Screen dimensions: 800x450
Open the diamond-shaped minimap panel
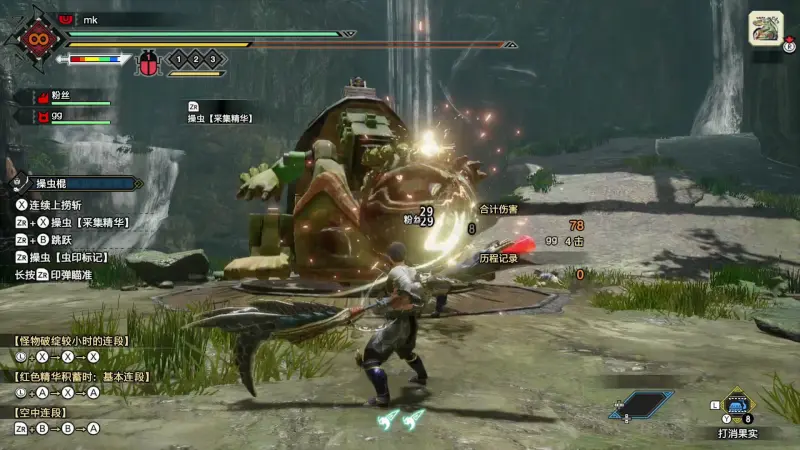641,404
